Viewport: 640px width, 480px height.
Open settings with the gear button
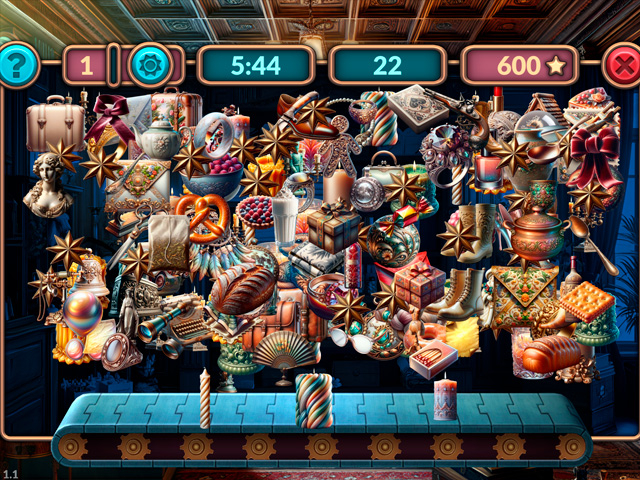click(152, 66)
